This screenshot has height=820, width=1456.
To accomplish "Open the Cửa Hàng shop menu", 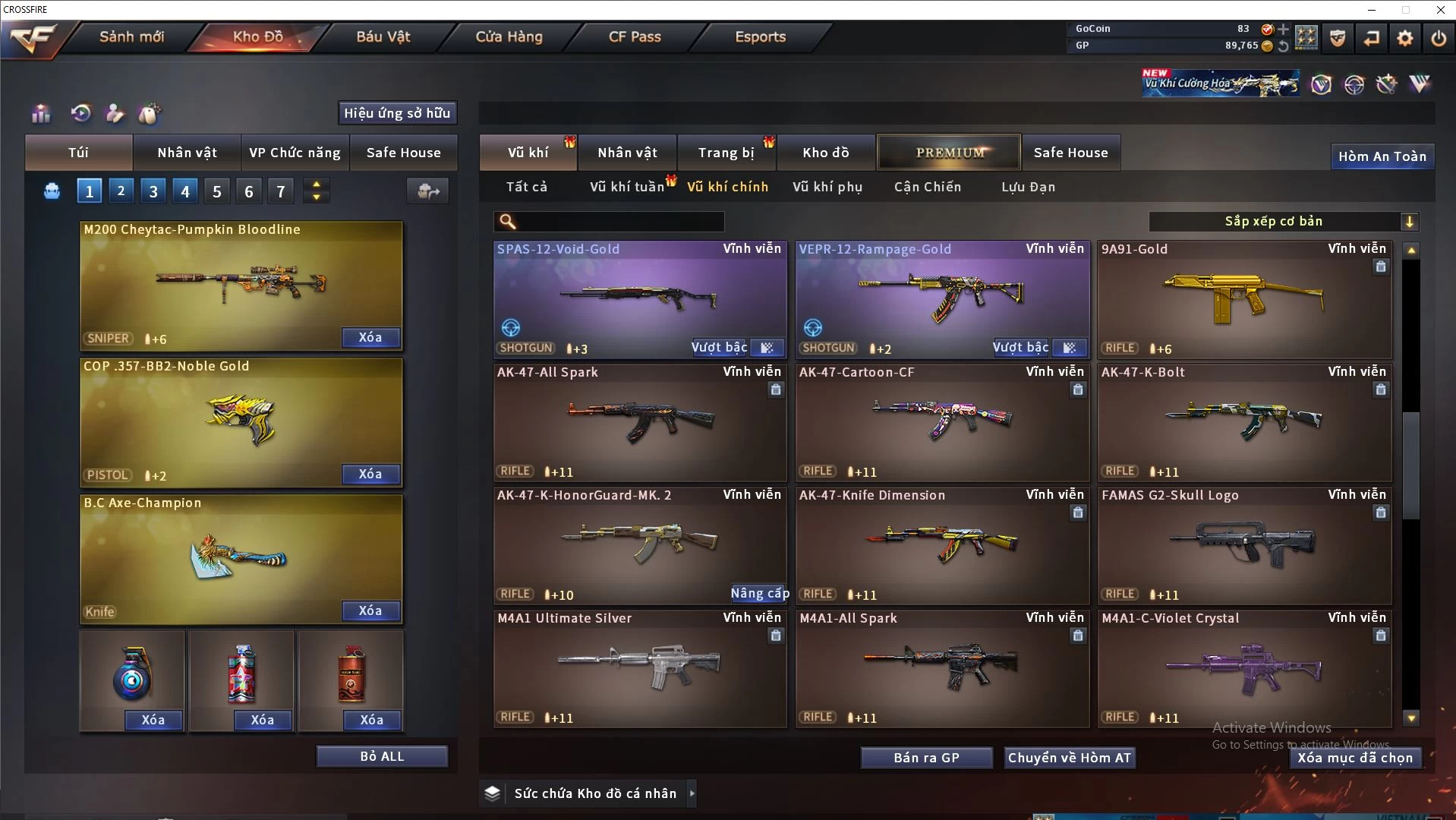I will tap(509, 36).
